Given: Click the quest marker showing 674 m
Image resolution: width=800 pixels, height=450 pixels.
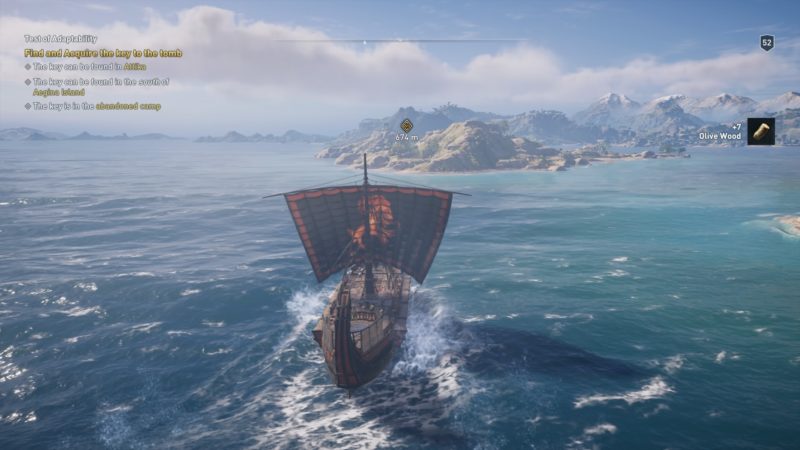Looking at the screenshot, I should 406,126.
